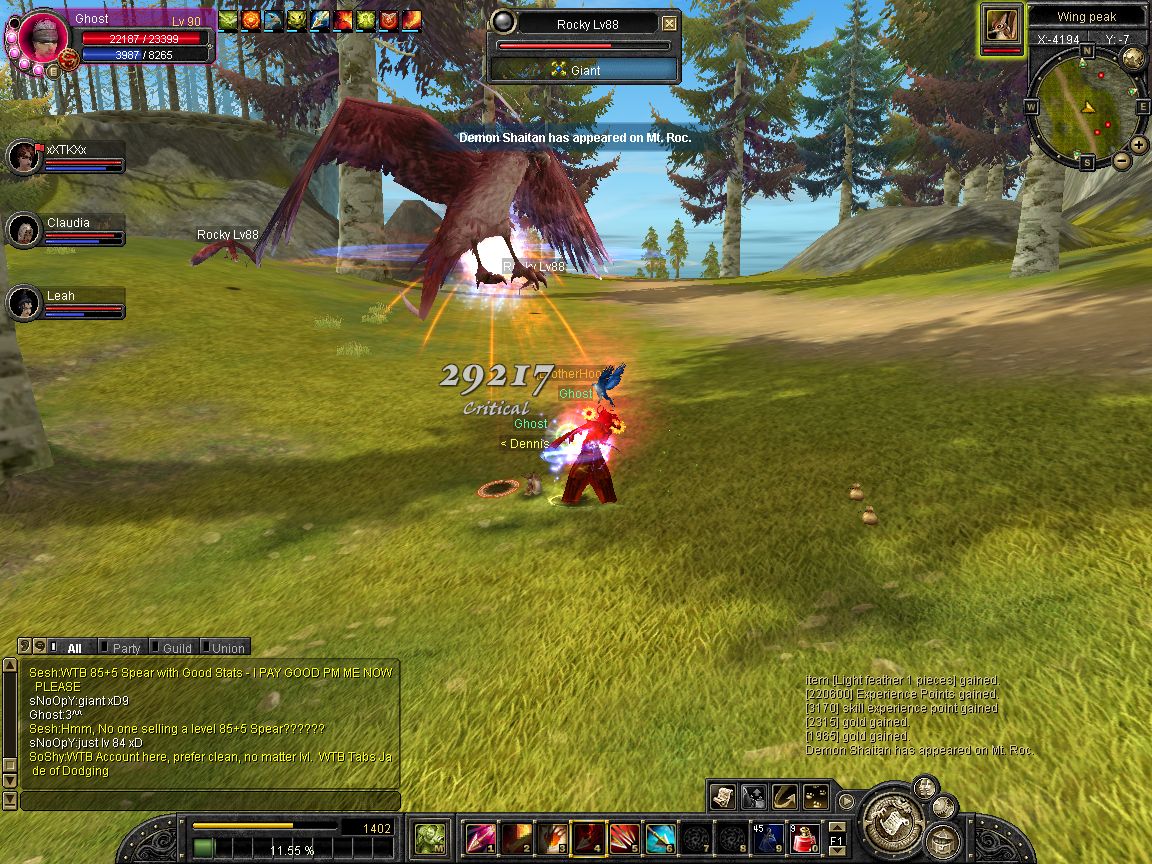Screen dimensions: 1152x864
Task: Trigger the red multi-arrow skill in slot 5
Action: point(624,838)
